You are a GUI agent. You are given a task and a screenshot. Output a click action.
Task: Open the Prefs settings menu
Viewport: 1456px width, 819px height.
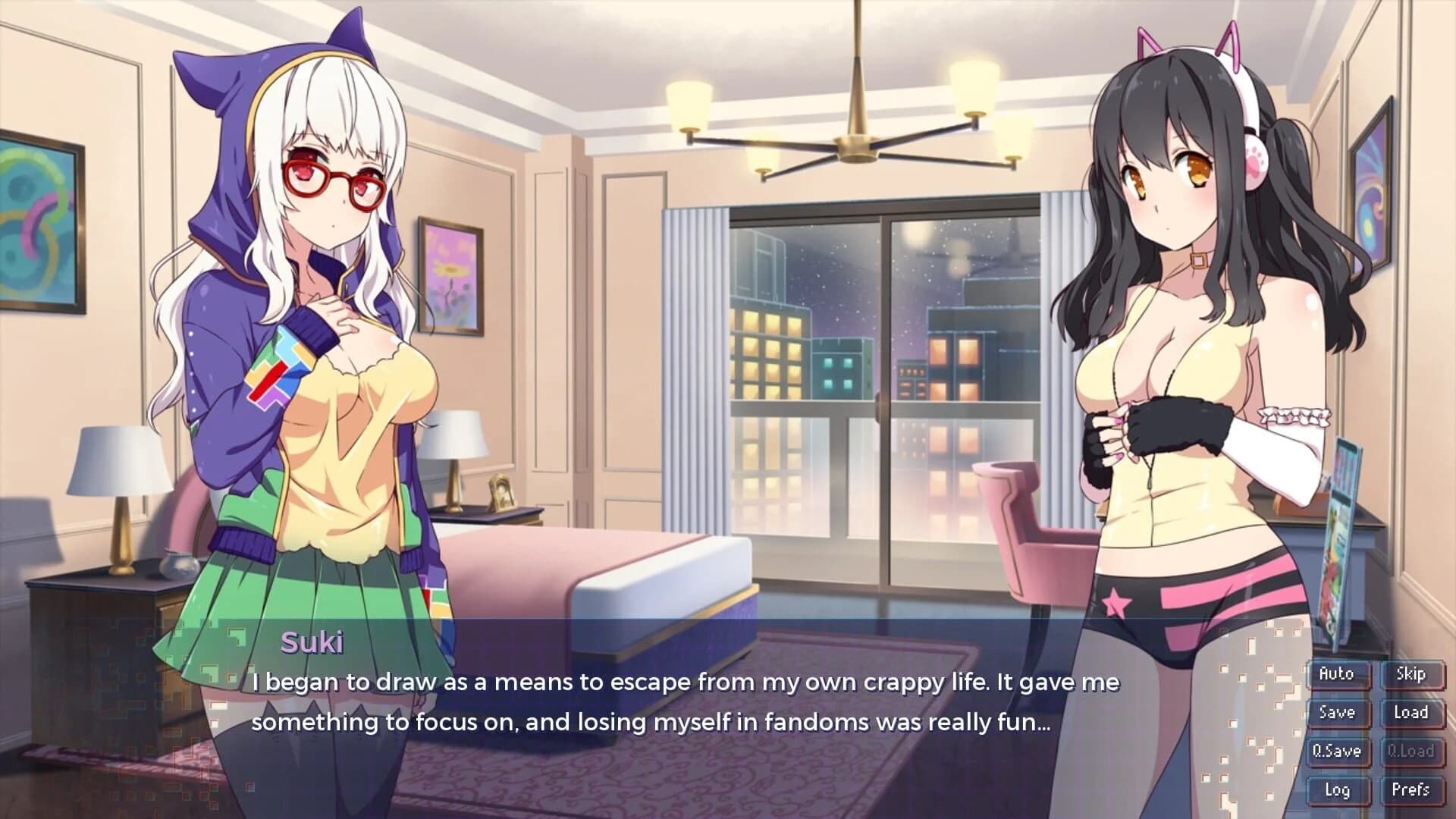pos(1413,789)
